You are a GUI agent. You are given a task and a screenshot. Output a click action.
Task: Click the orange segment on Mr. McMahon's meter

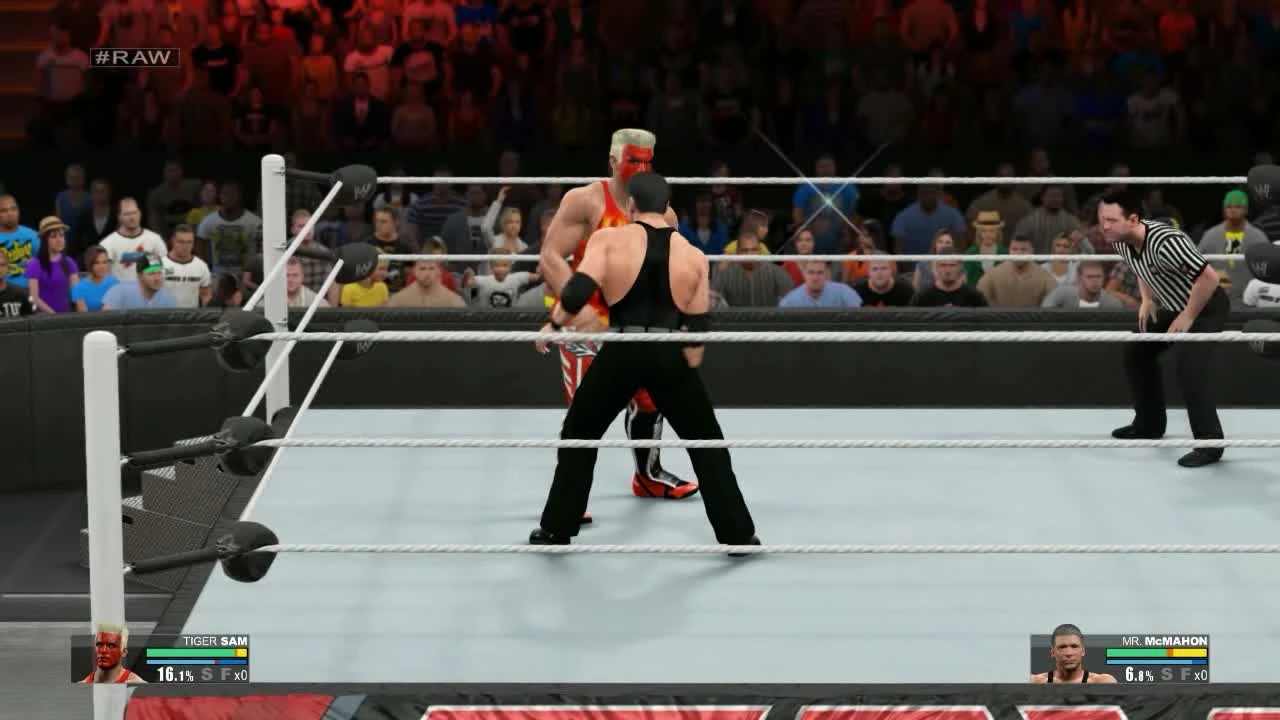(x=1170, y=652)
